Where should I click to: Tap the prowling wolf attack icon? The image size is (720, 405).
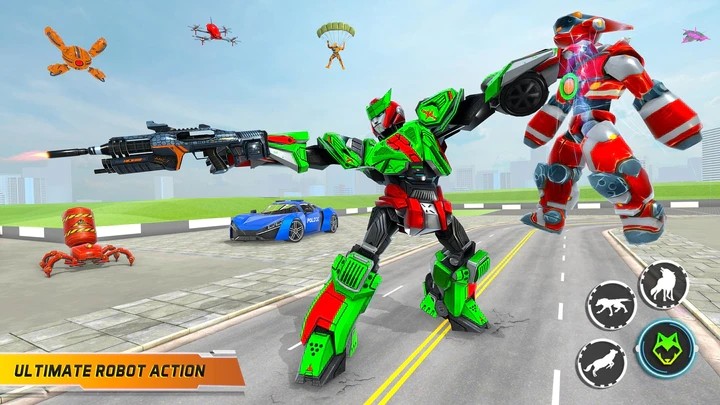point(611,305)
